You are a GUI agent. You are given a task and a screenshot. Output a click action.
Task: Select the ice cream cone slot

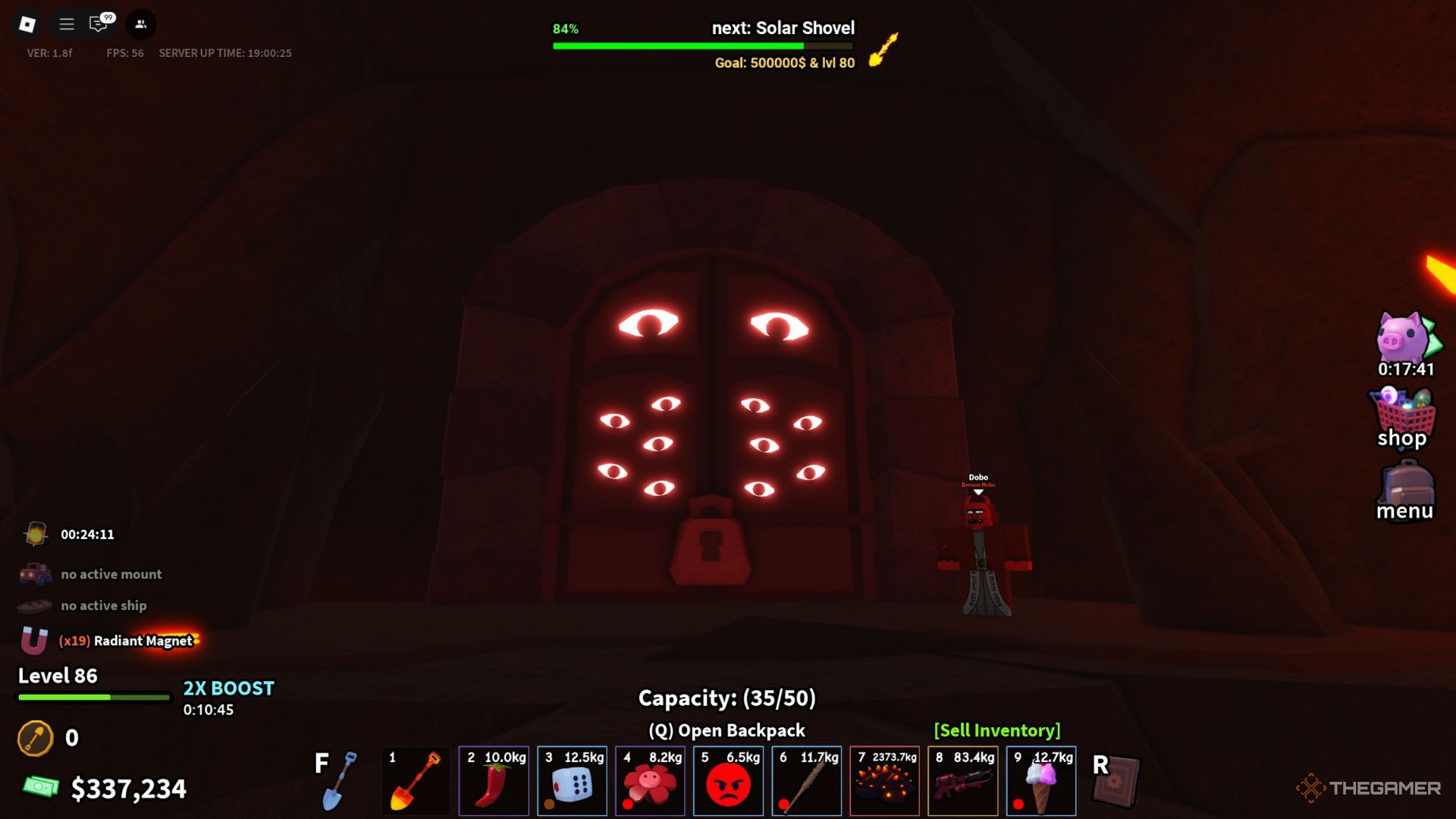tap(1040, 781)
